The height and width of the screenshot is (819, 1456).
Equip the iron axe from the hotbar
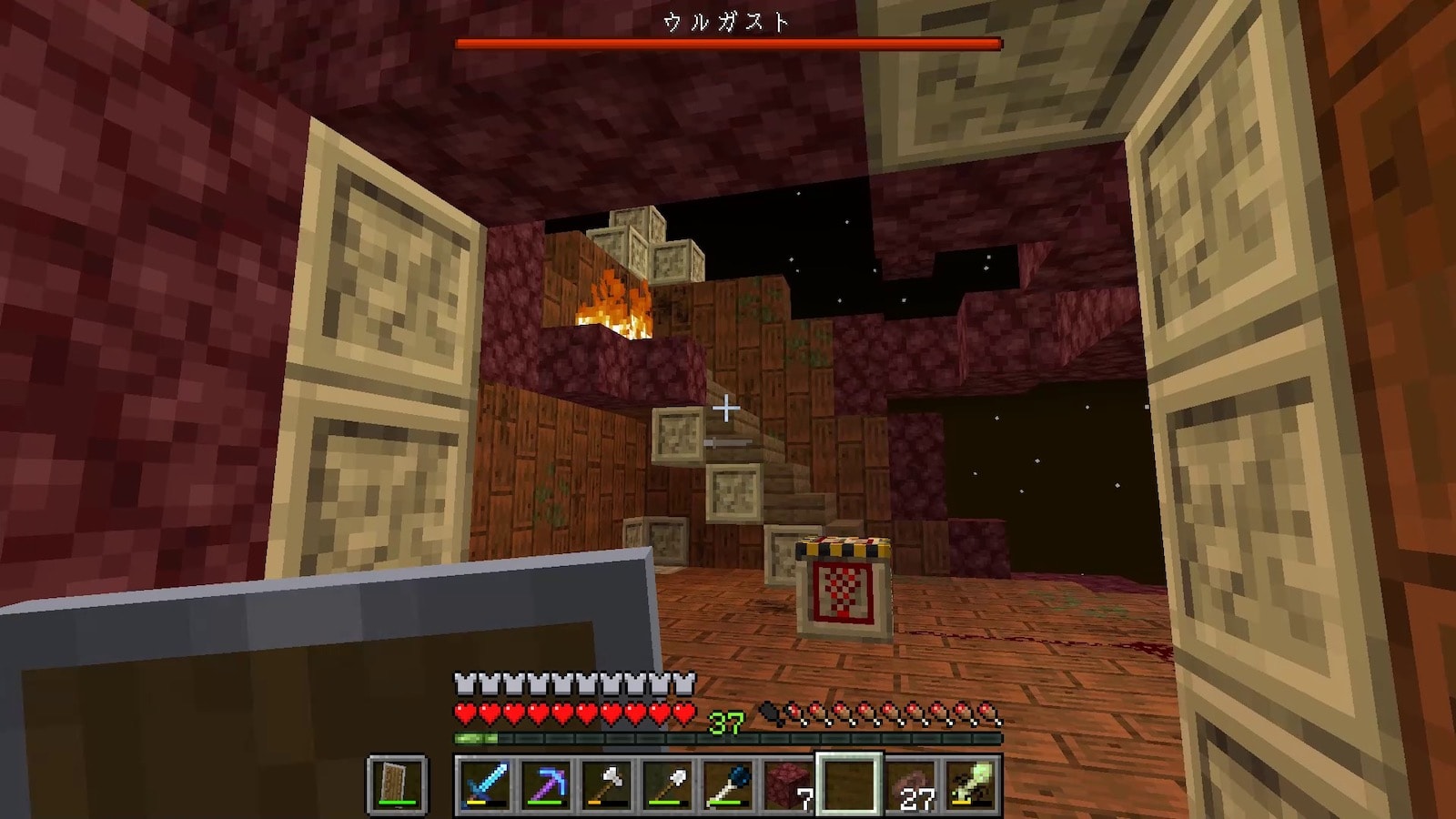tap(606, 784)
